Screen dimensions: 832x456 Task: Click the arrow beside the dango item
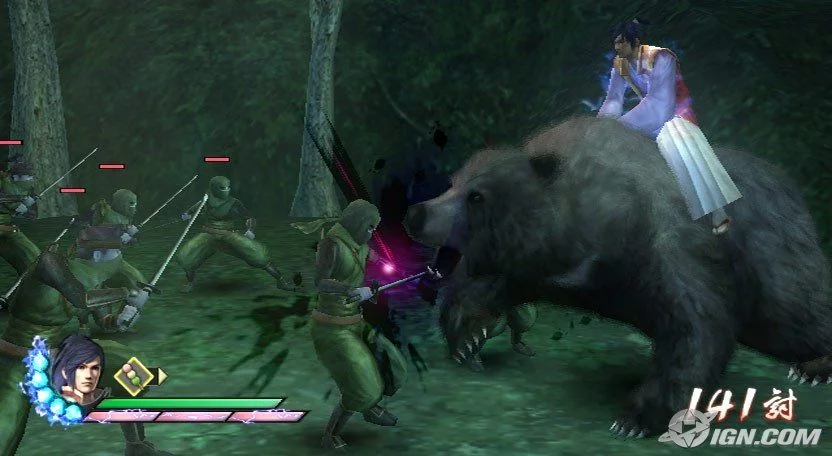coord(161,376)
